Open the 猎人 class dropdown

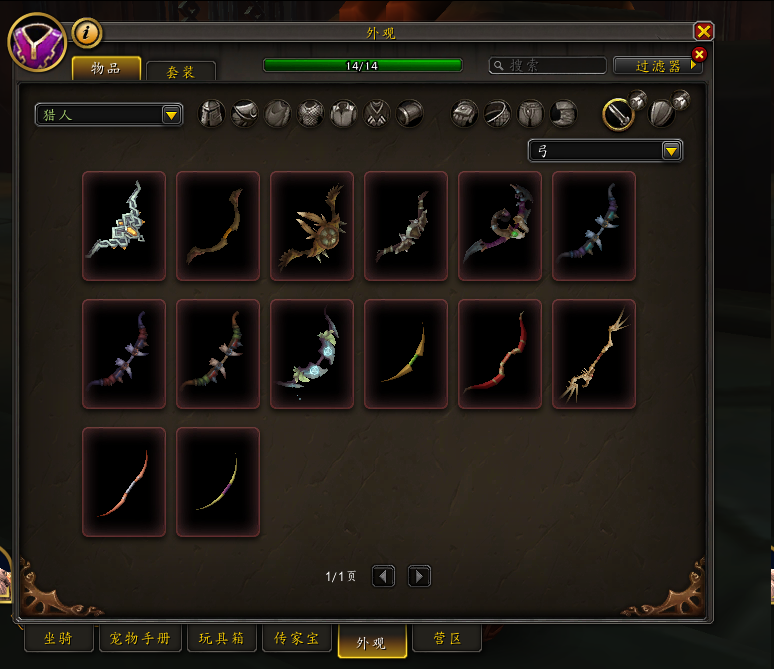coord(108,115)
